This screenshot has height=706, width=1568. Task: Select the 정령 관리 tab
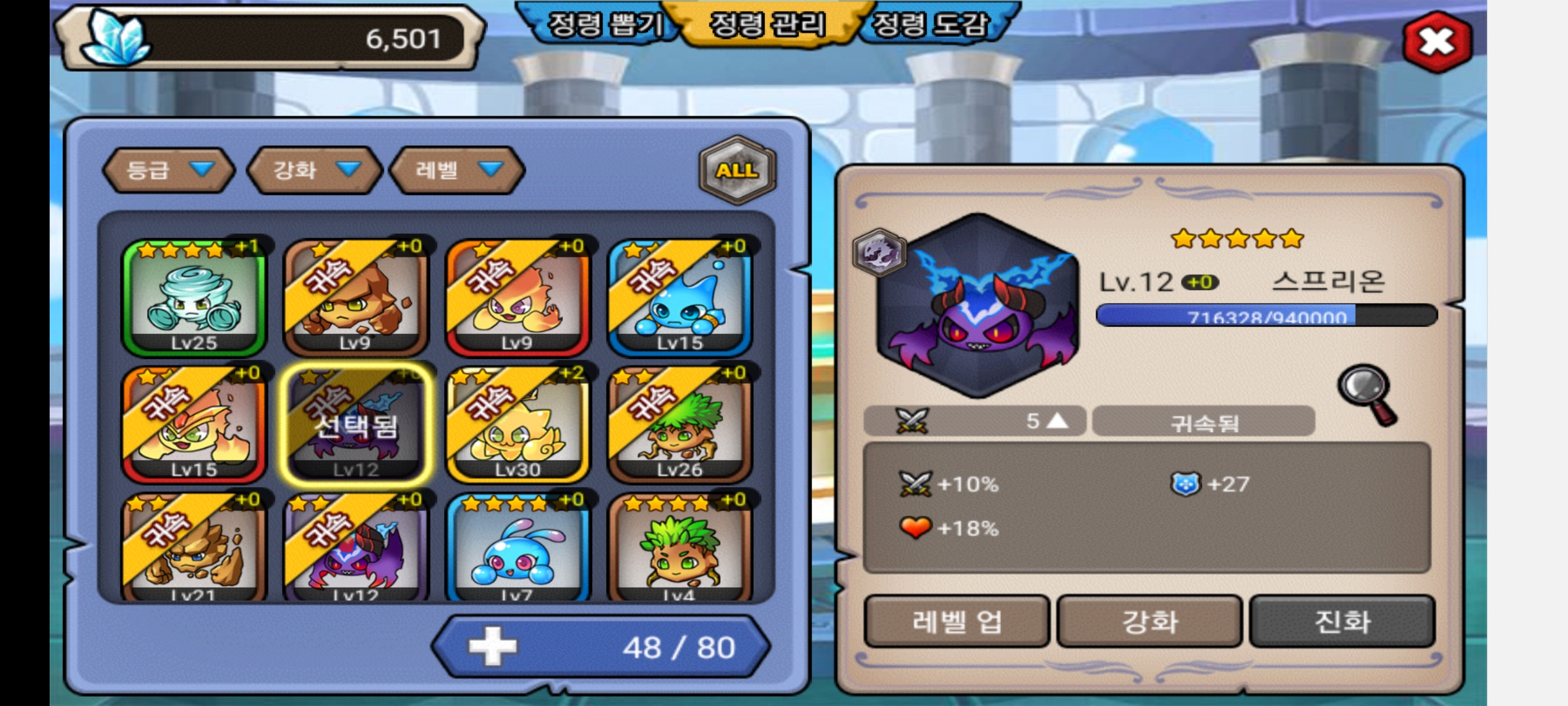(x=768, y=25)
